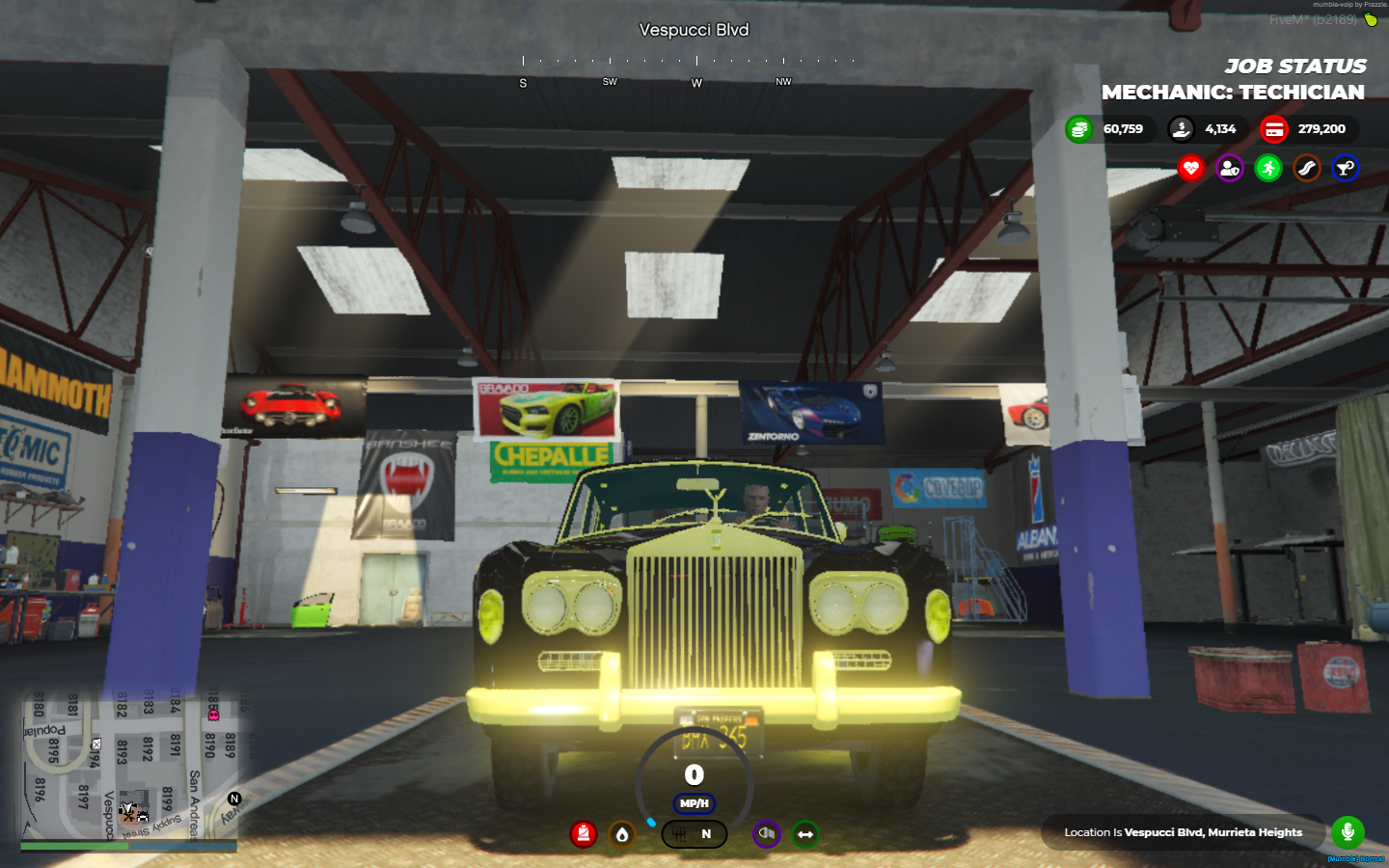Click the Vespucci Blvd location bar
This screenshot has height=868, width=1389.
(1183, 832)
